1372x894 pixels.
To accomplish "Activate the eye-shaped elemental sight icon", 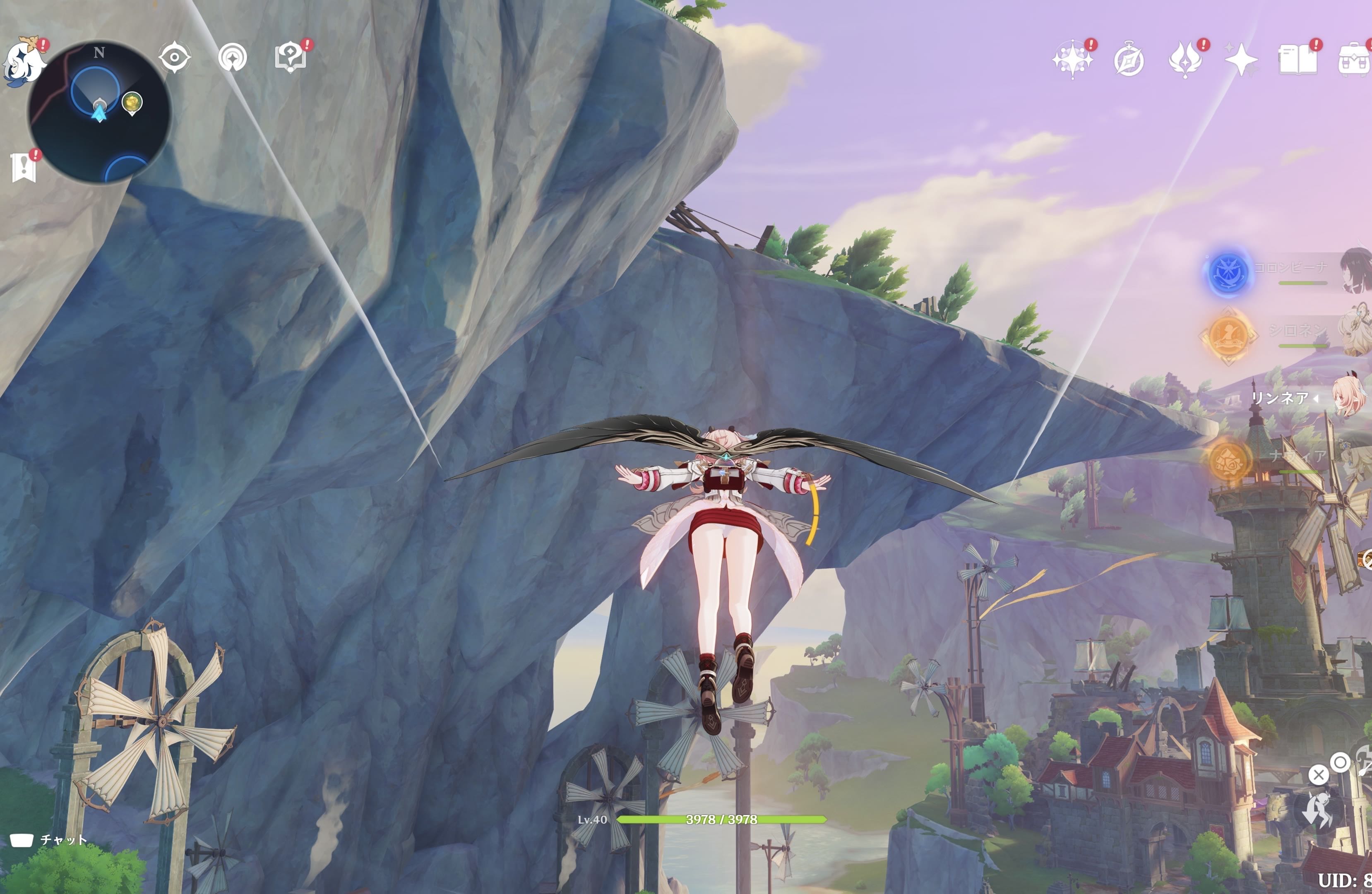I will 175,58.
